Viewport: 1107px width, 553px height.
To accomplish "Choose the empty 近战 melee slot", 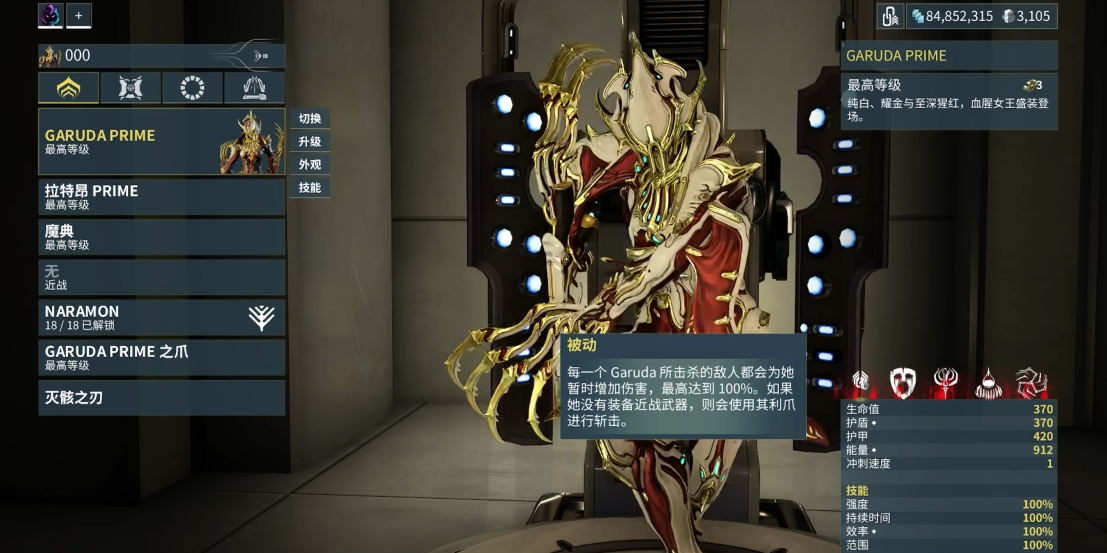I will 160,277.
